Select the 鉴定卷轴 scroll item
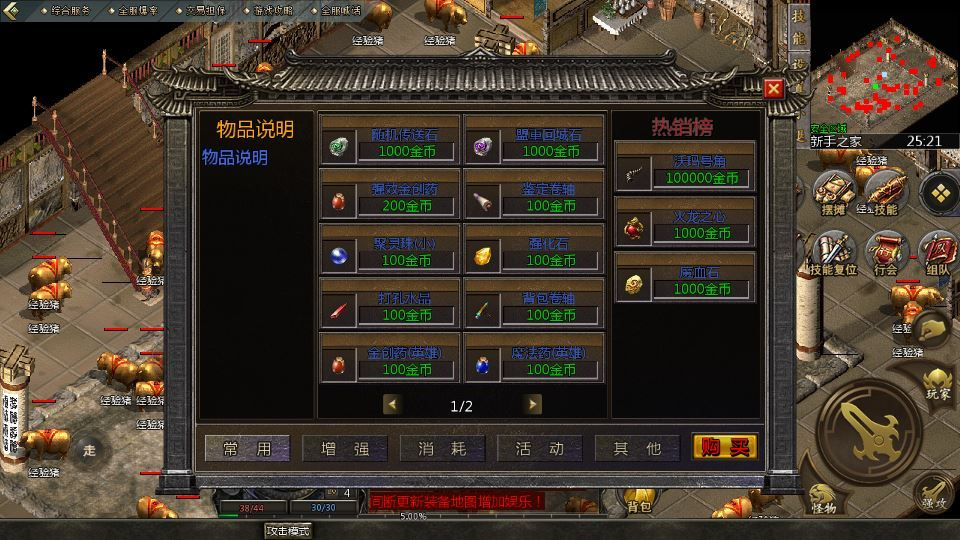The image size is (960, 540). [534, 197]
